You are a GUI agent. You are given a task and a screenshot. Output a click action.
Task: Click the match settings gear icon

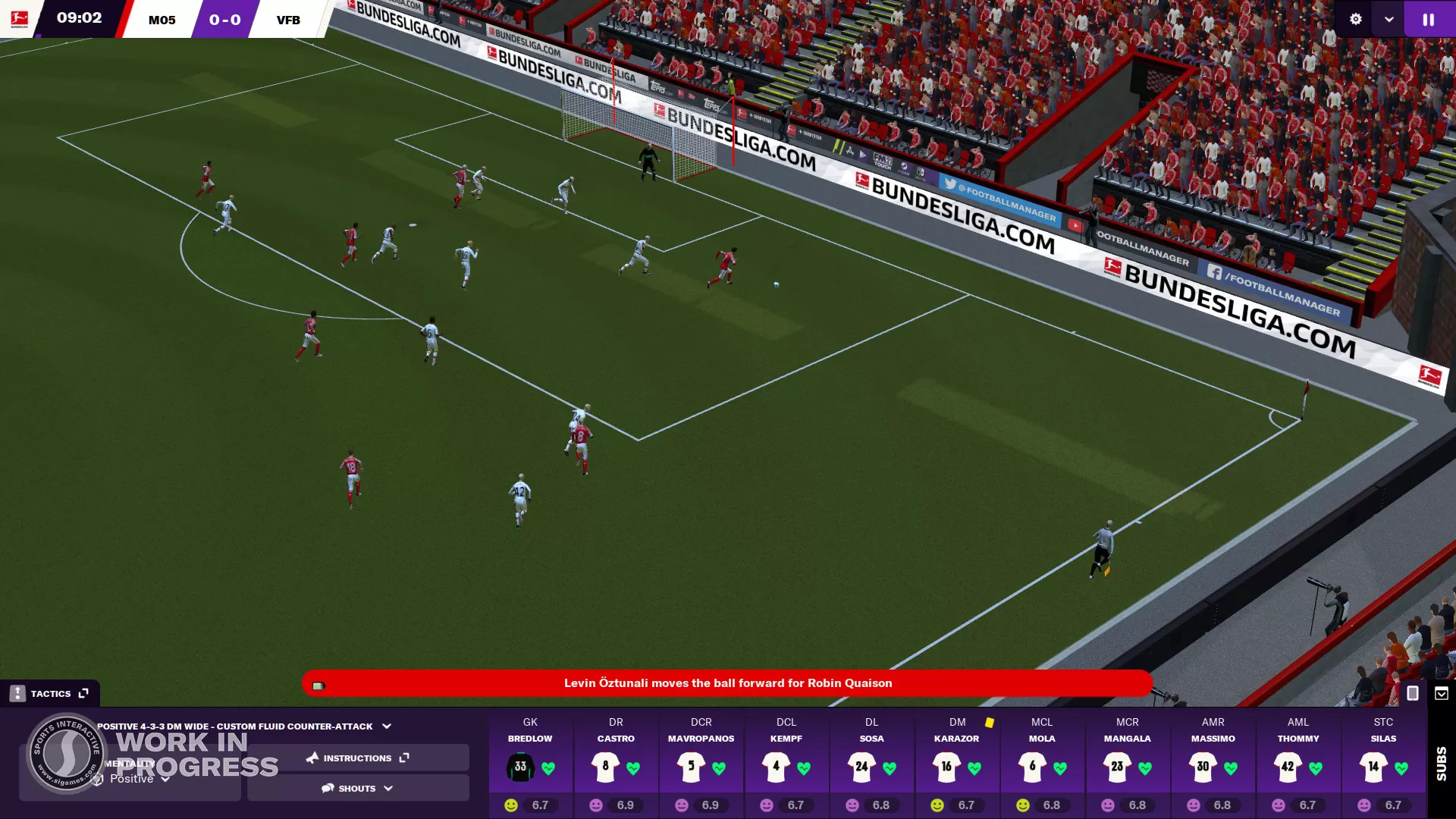pyautogui.click(x=1356, y=19)
